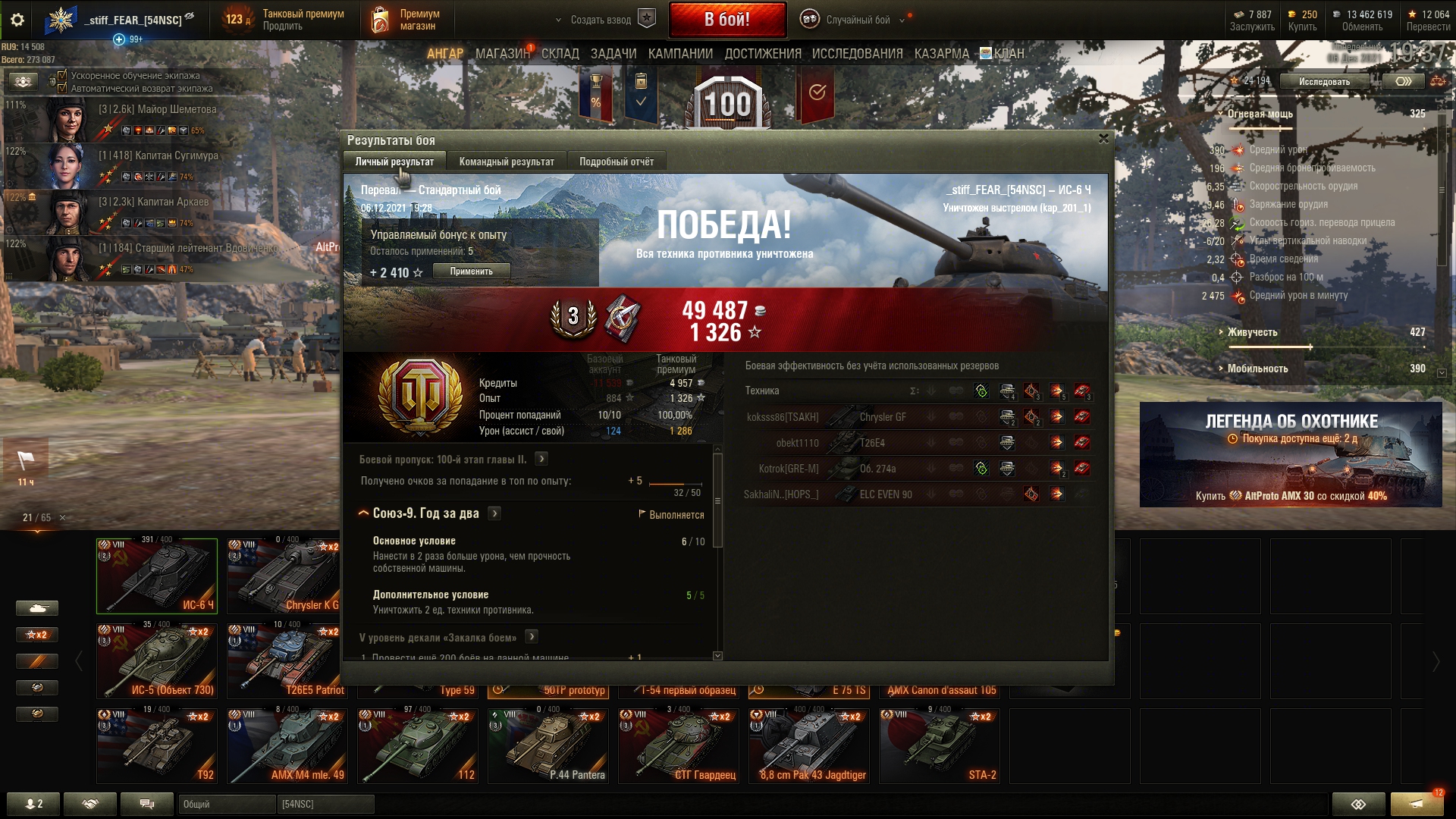Viewport: 1456px width, 819px height.
Task: Choose the AMX M4 mle. 49 tank
Action: [287, 745]
